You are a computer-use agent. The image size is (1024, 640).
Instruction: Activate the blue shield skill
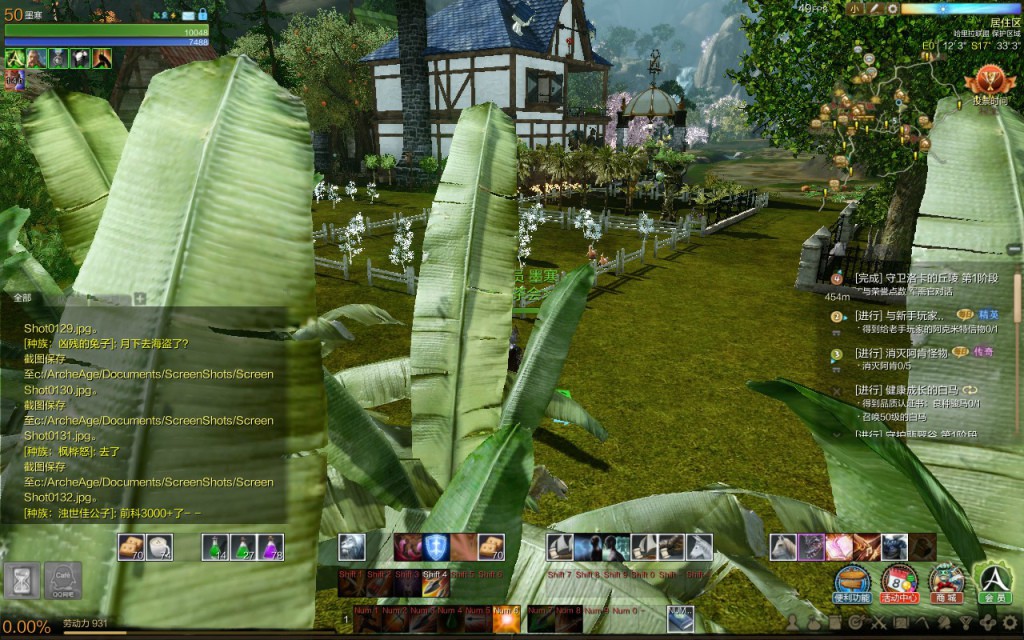435,547
